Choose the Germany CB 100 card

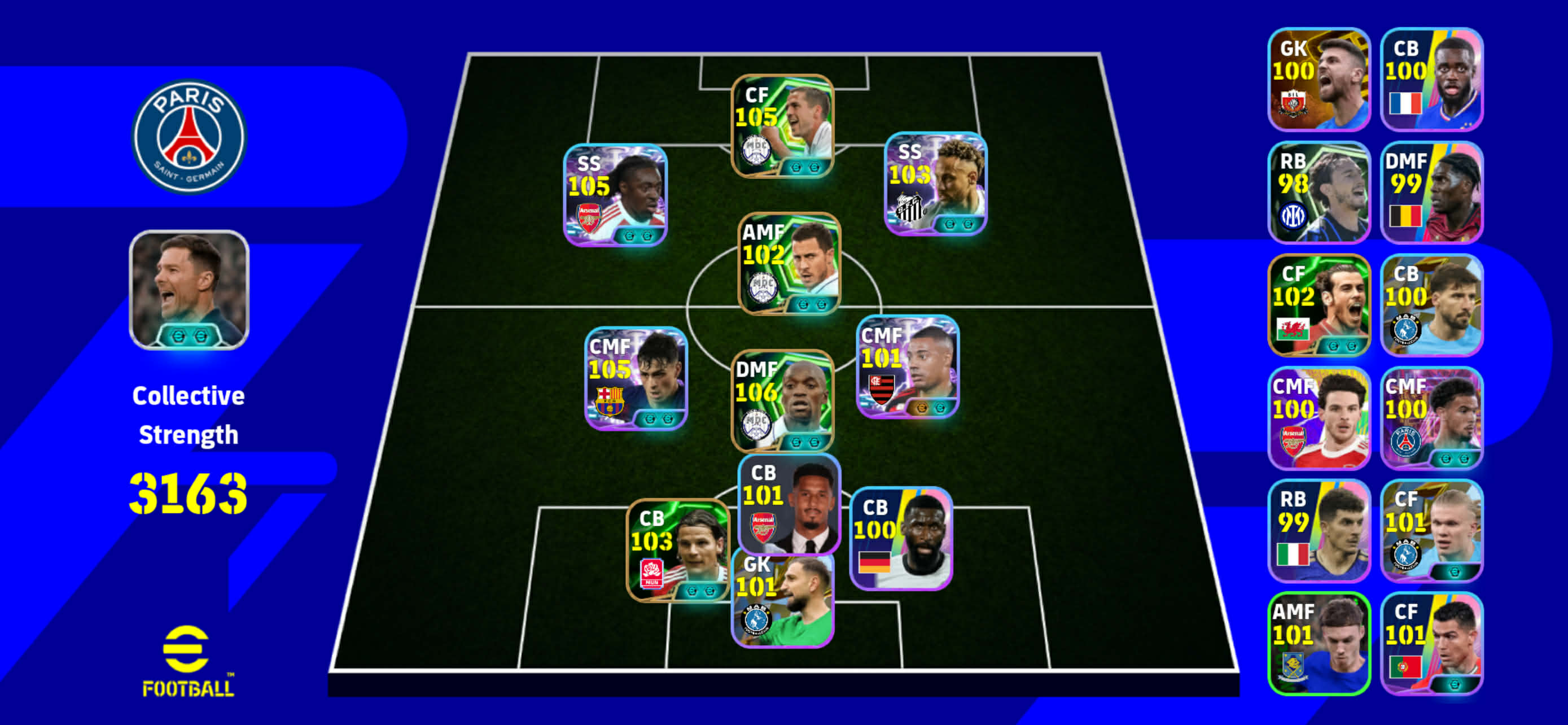pos(900,538)
